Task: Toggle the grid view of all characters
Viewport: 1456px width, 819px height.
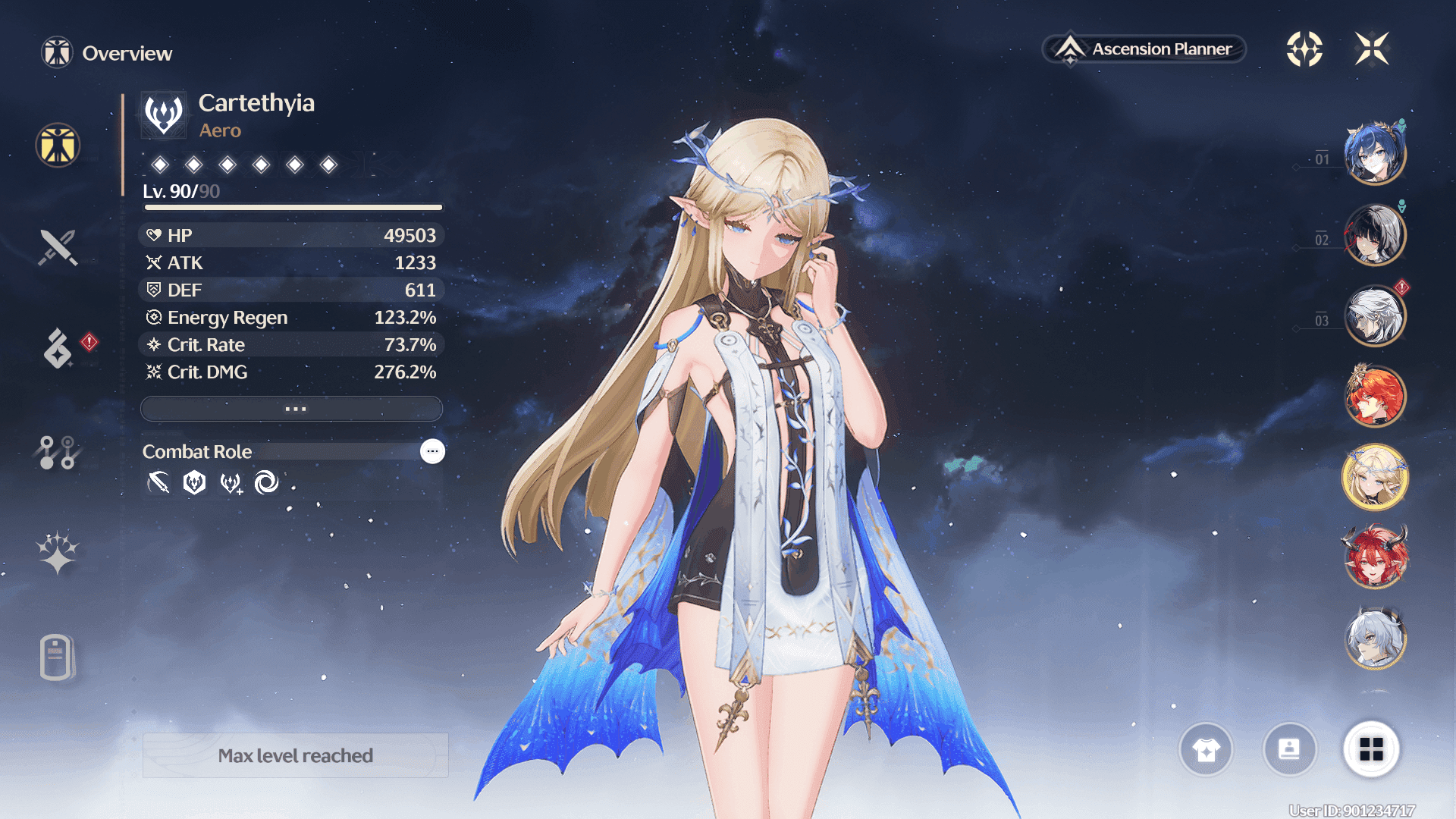Action: tap(1371, 750)
